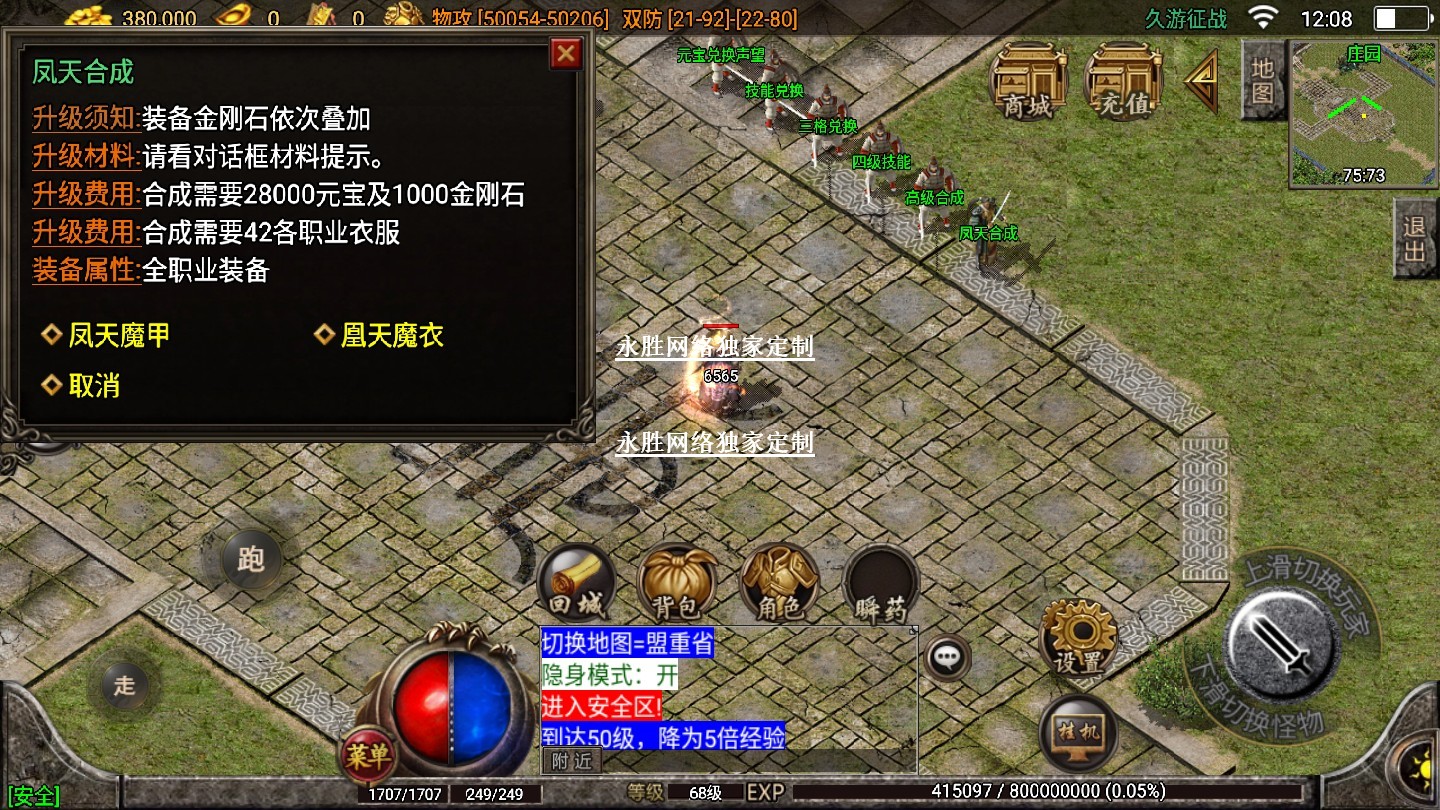The height and width of the screenshot is (810, 1440).
Task: Use the 回城 town return scroll
Action: [575, 585]
